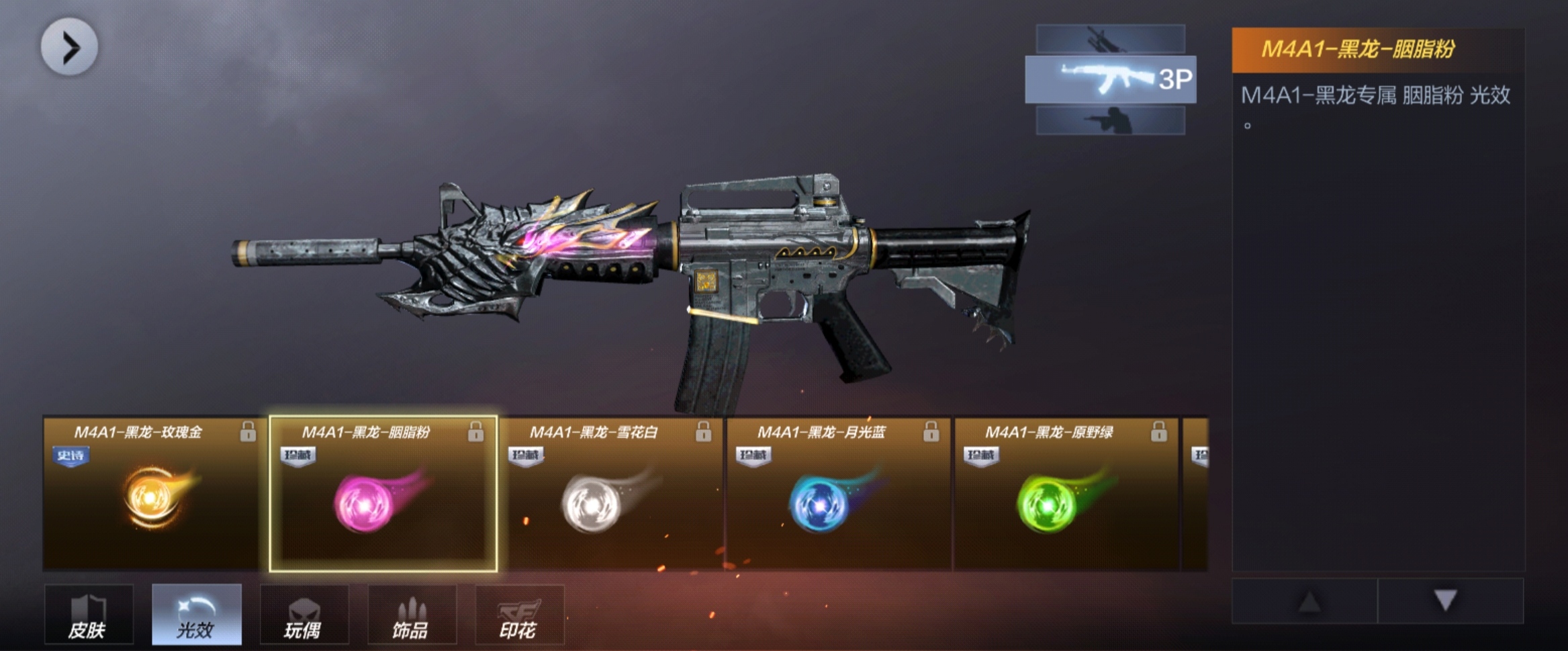1568x651 pixels.
Task: Select the 3P weapon view mode
Action: point(1110,79)
